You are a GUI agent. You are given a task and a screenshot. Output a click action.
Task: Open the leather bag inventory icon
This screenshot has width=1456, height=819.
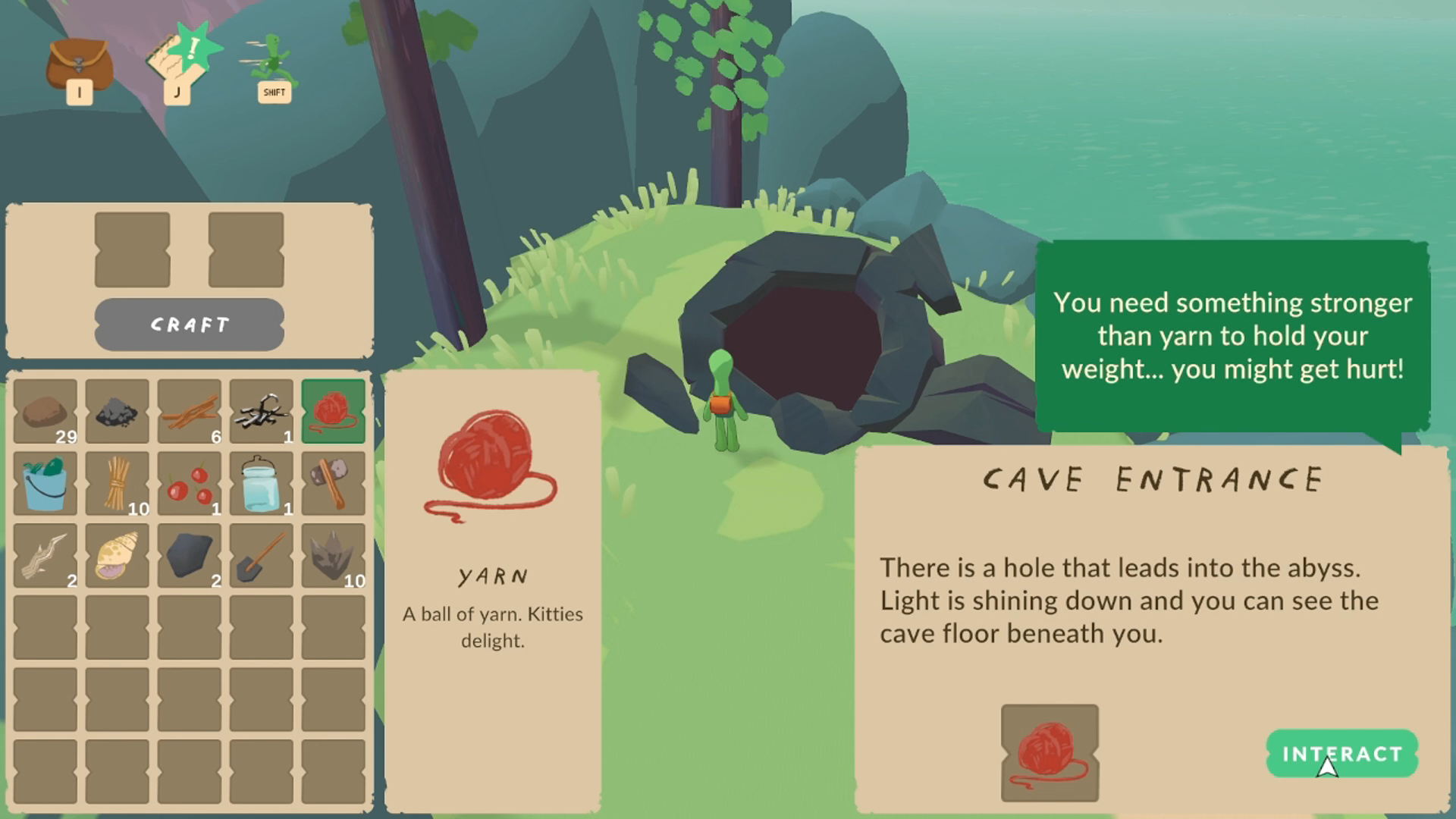click(79, 67)
